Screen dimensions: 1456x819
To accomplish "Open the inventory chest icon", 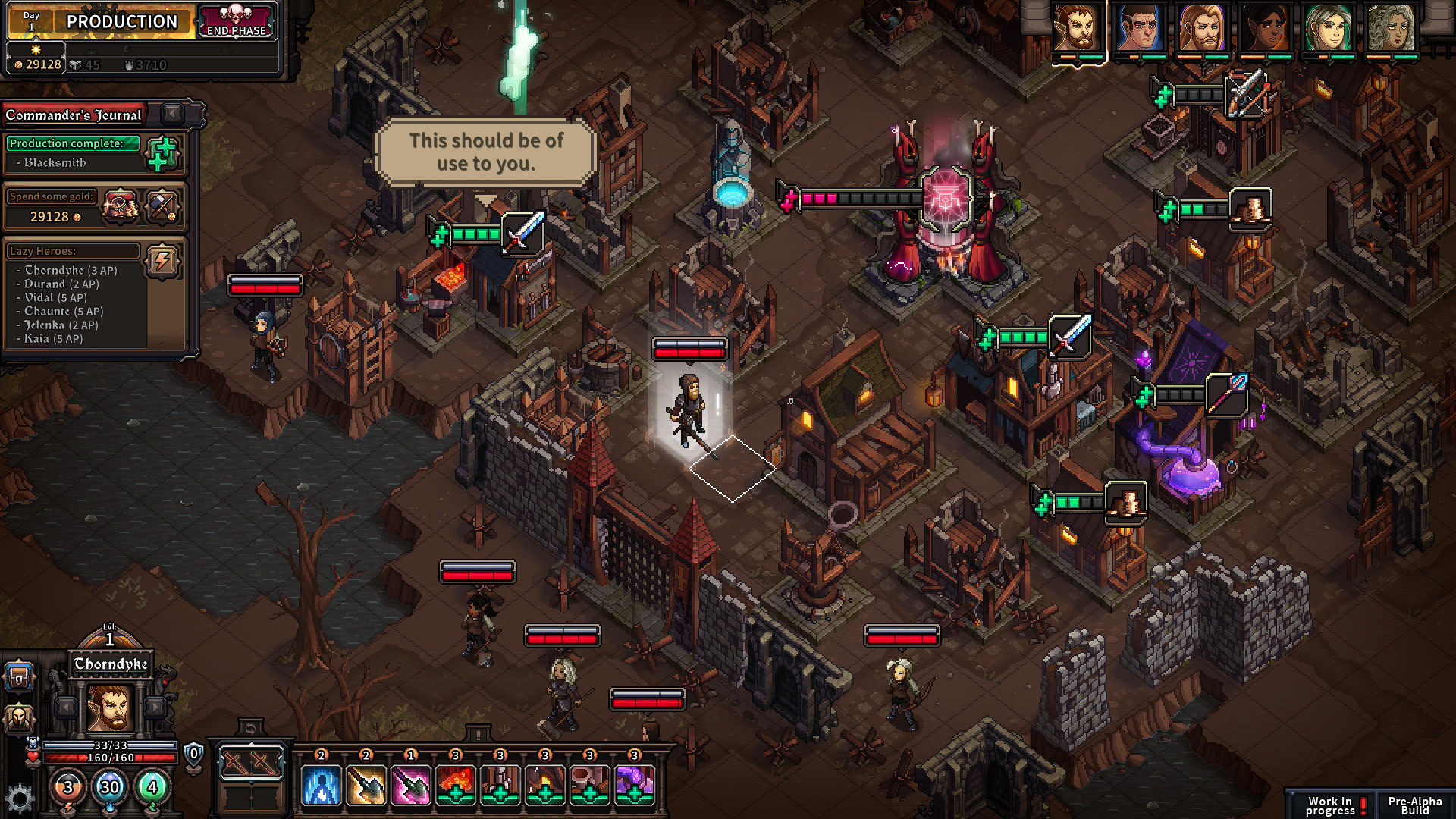I will point(18,676).
